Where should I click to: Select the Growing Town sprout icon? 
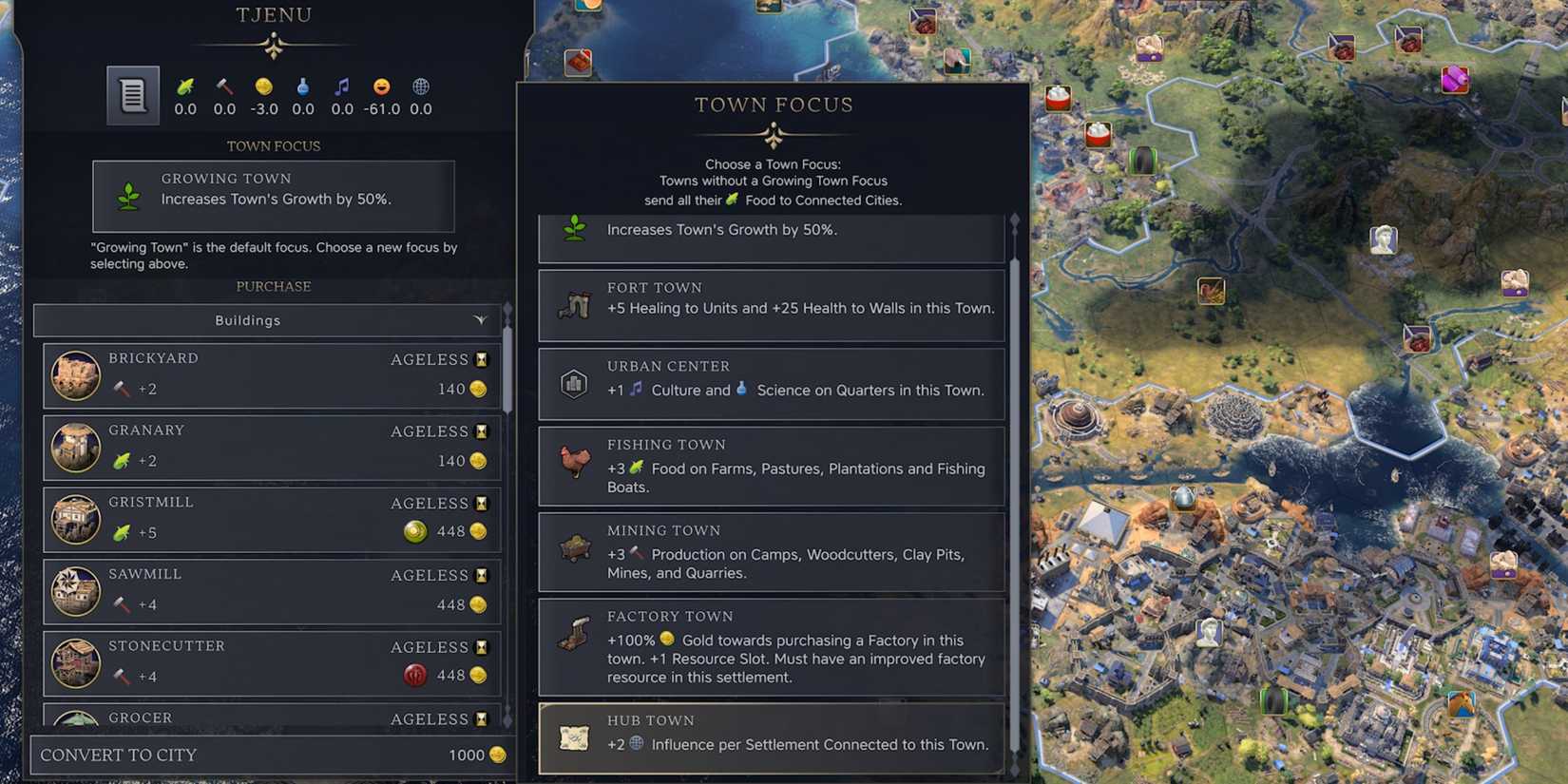[x=573, y=228]
